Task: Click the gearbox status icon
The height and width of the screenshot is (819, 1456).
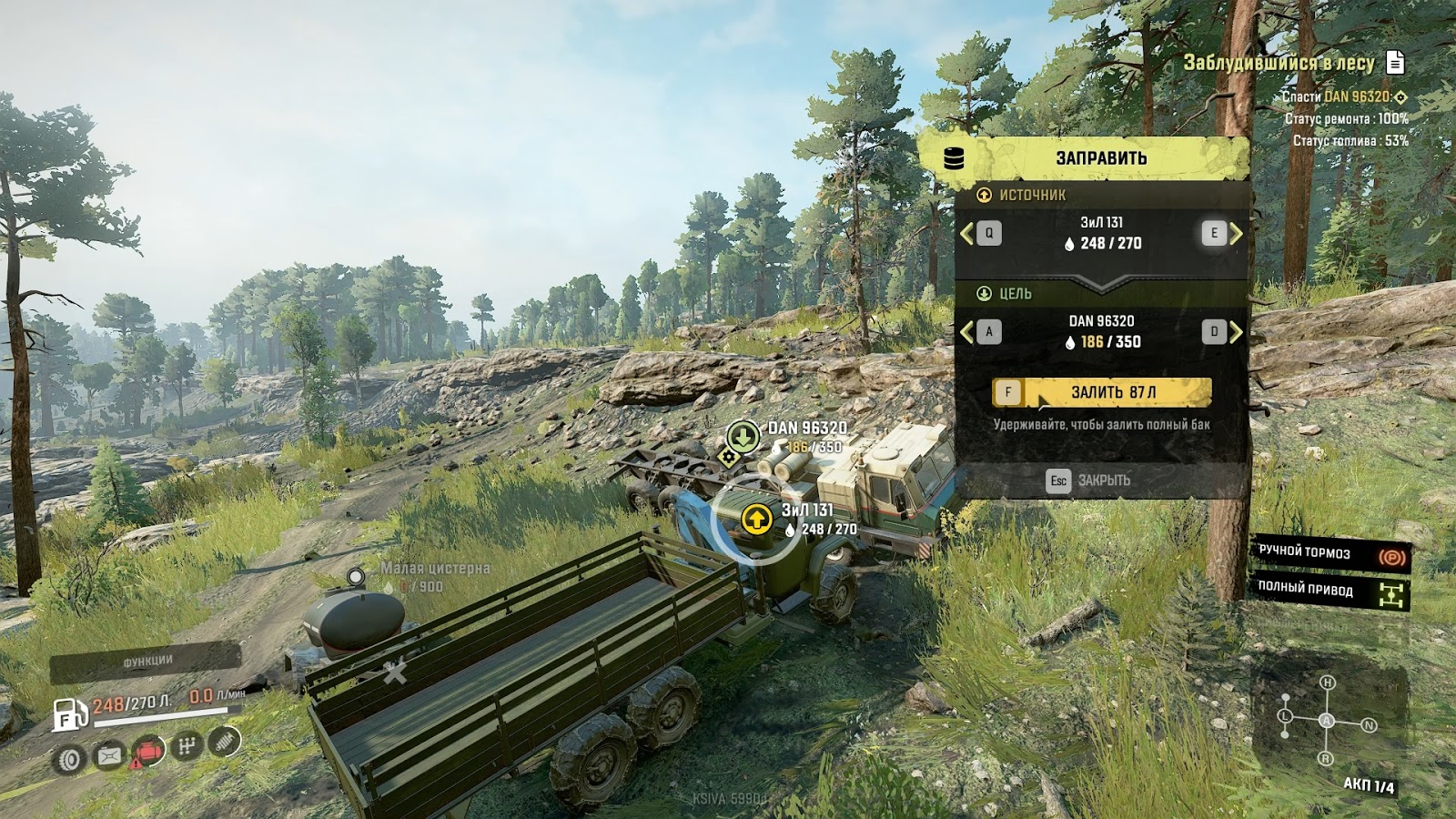Action: click(187, 747)
